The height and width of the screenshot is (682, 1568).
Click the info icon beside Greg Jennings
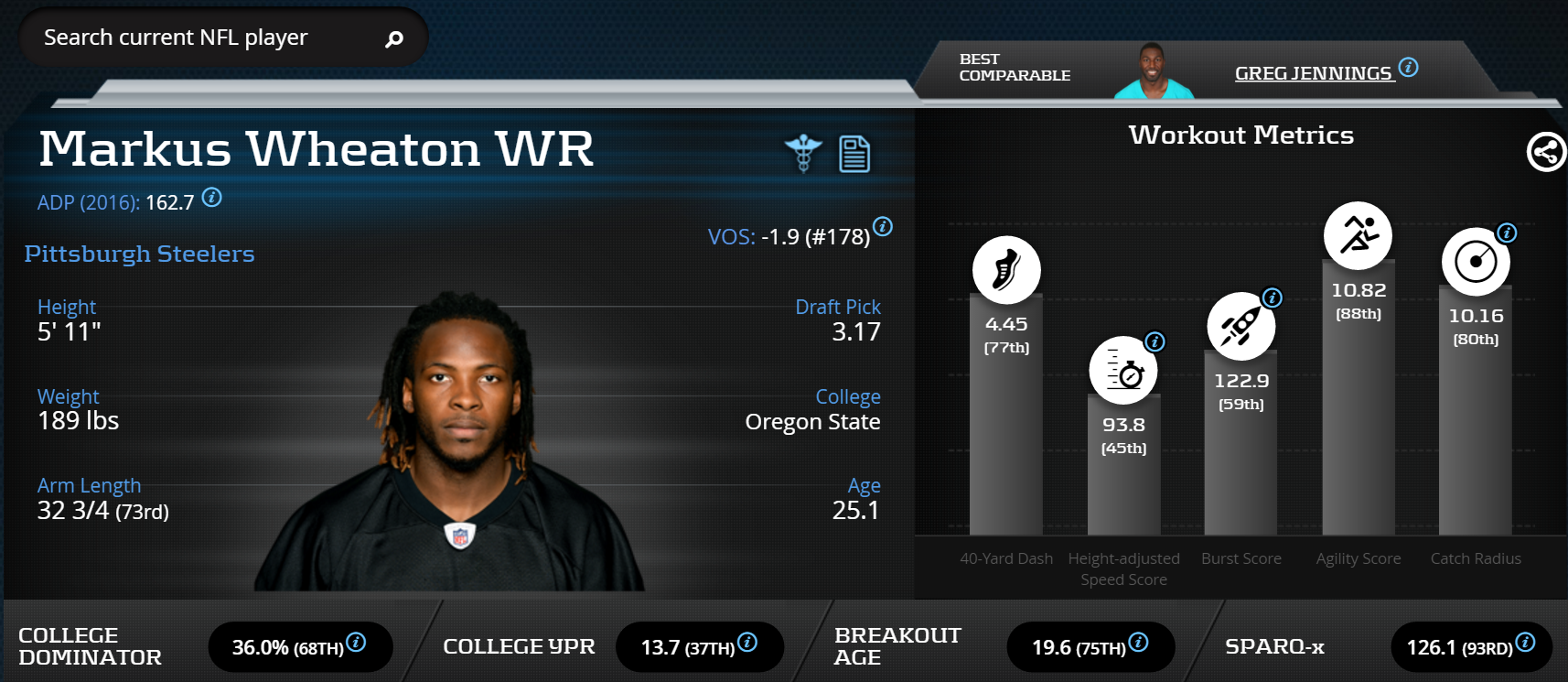[x=1409, y=67]
